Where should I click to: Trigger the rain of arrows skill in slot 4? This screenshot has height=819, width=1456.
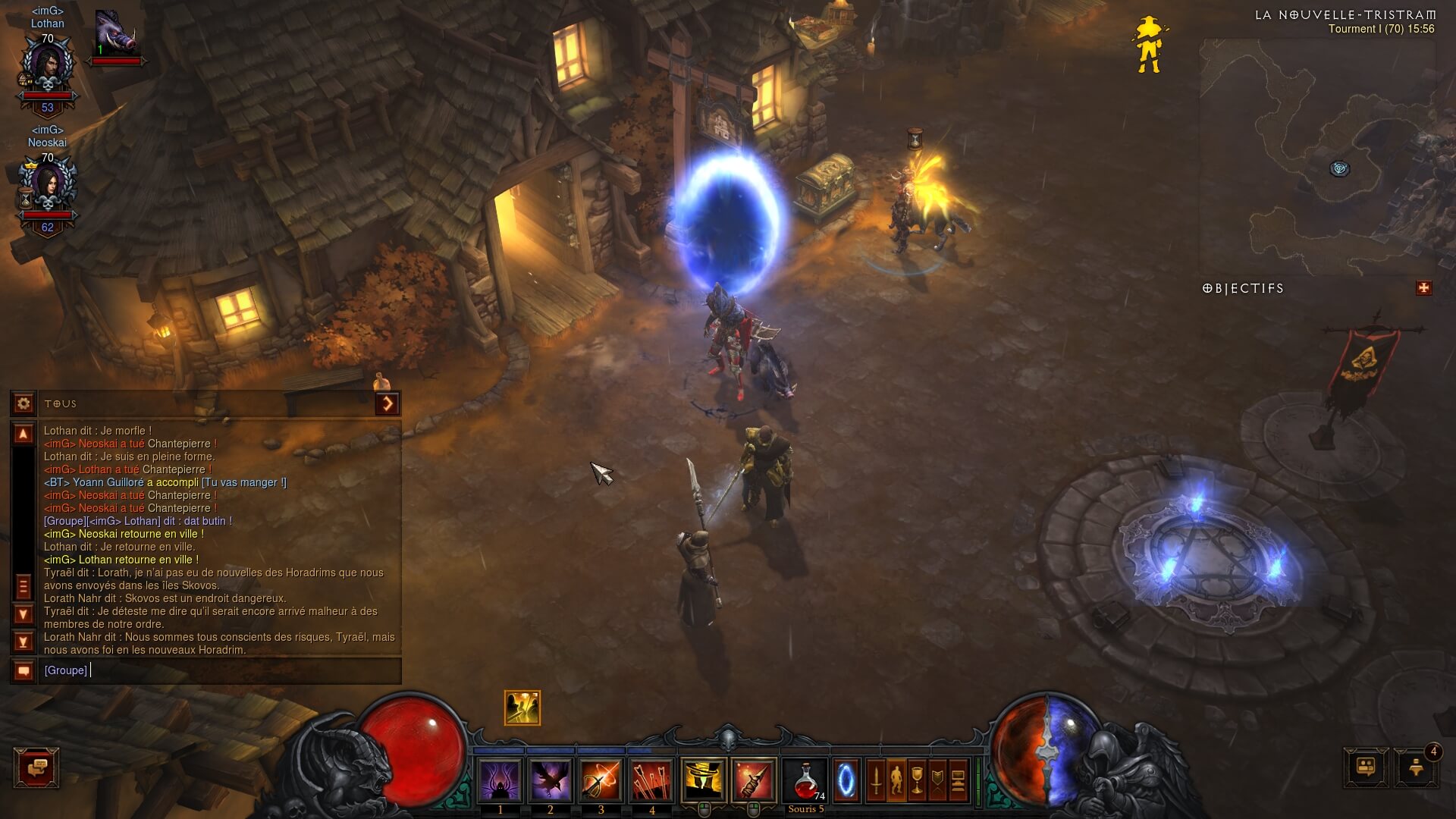[x=651, y=780]
